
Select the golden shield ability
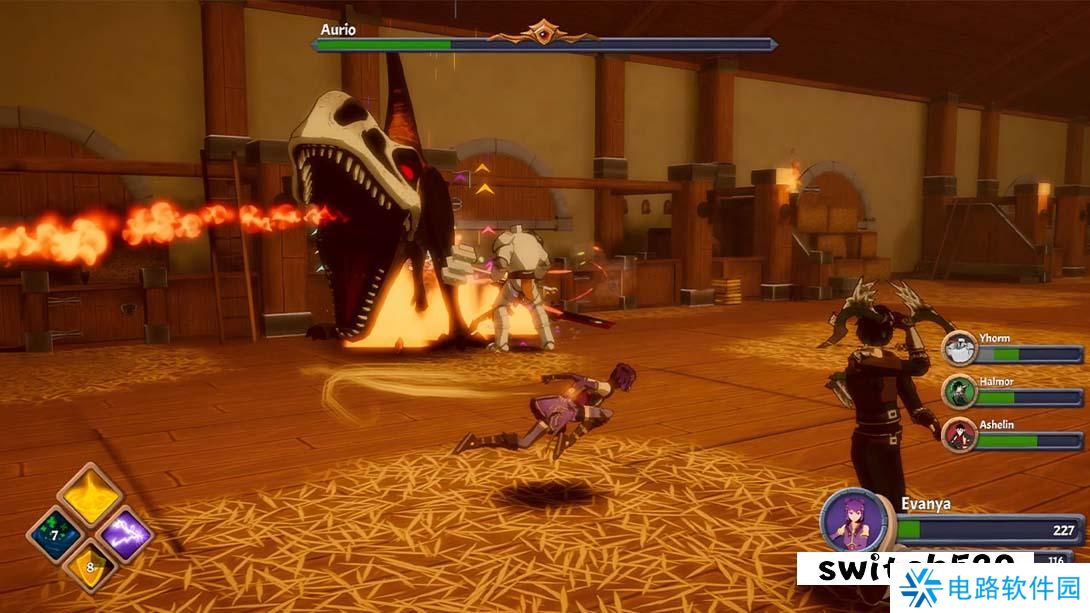tap(90, 567)
